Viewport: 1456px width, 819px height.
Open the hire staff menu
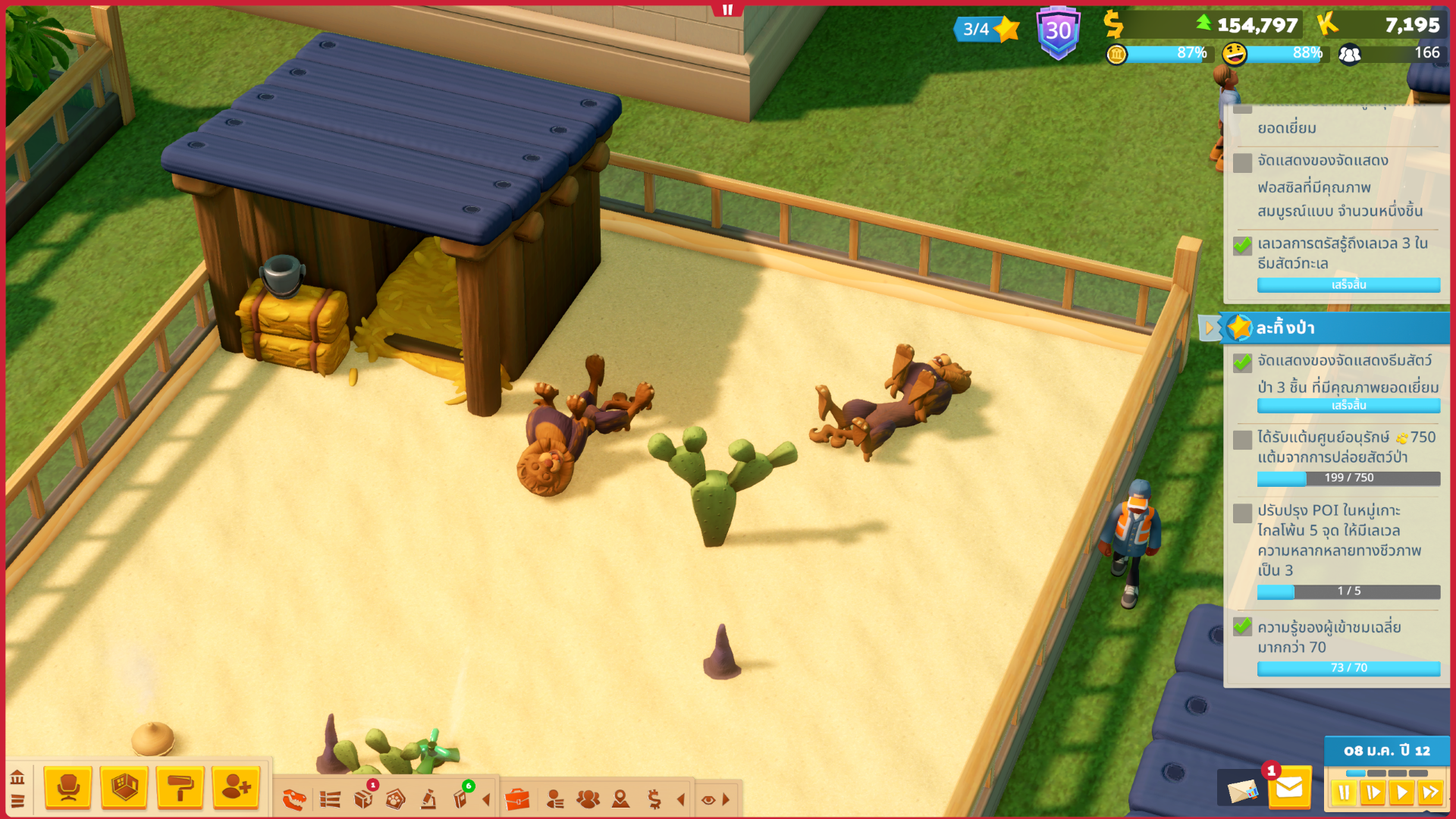point(236,788)
